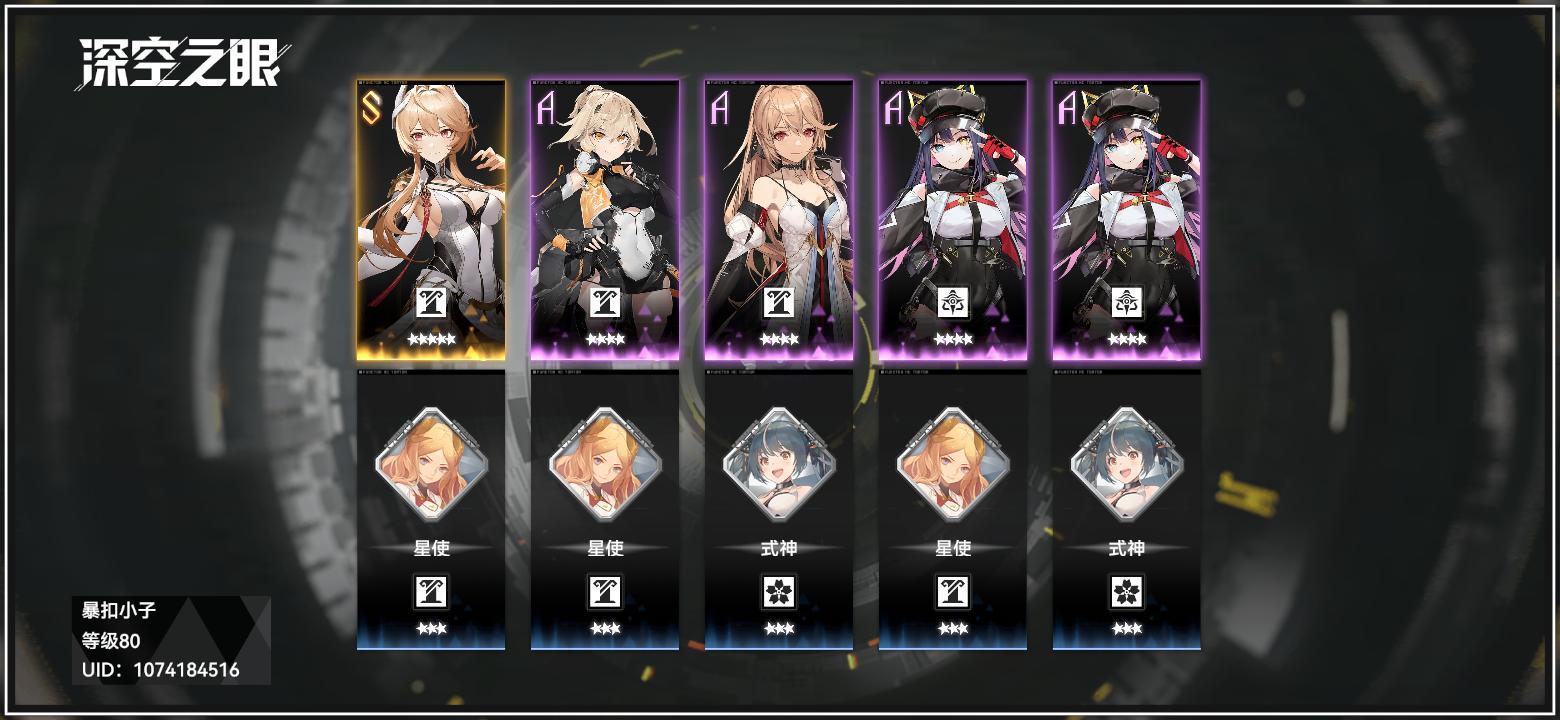Screen dimensions: 1560x720
Task: Click the five-star rating on the S-rank card
Action: (434, 338)
